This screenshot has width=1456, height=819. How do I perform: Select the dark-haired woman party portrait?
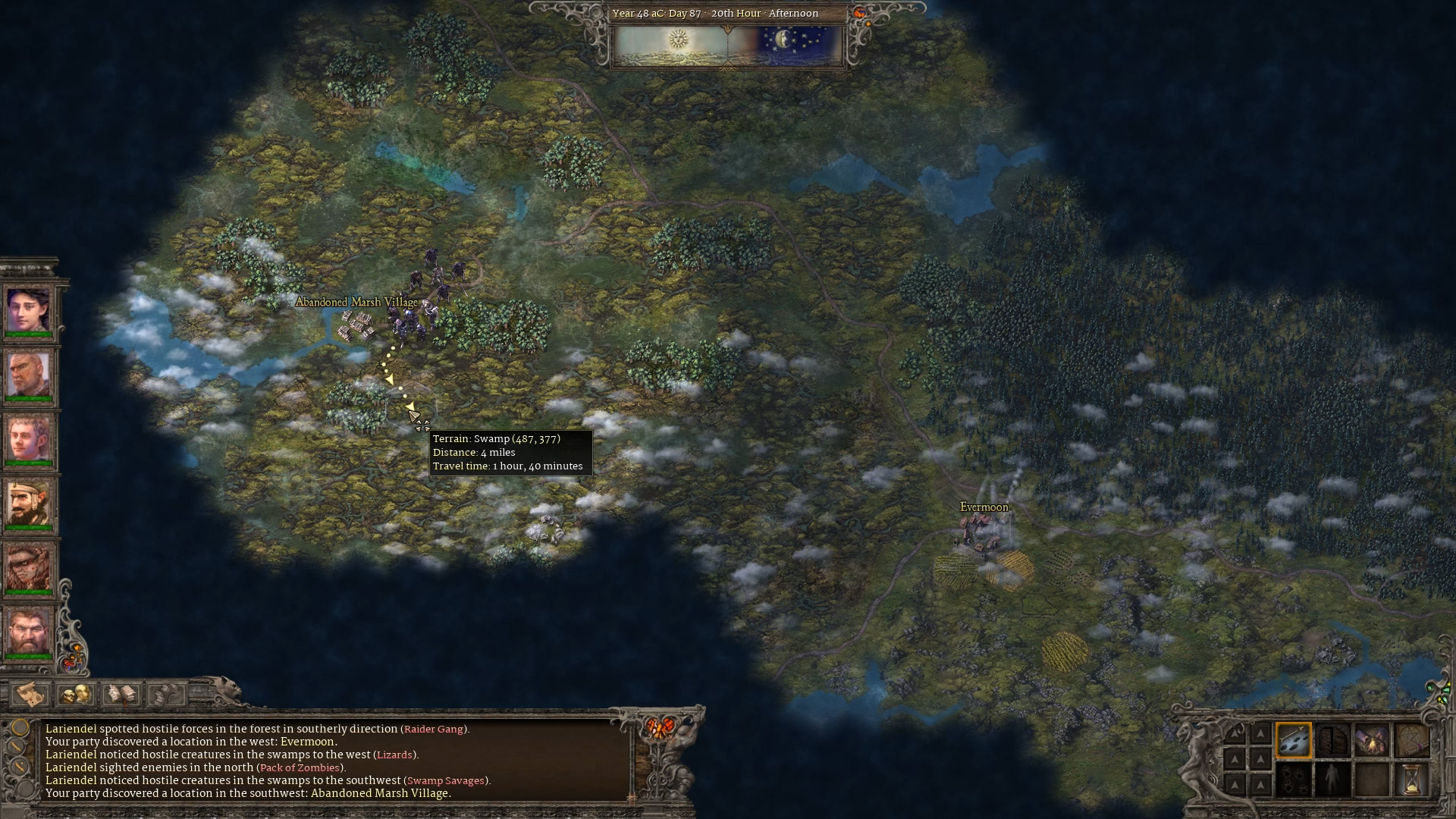pos(29,311)
